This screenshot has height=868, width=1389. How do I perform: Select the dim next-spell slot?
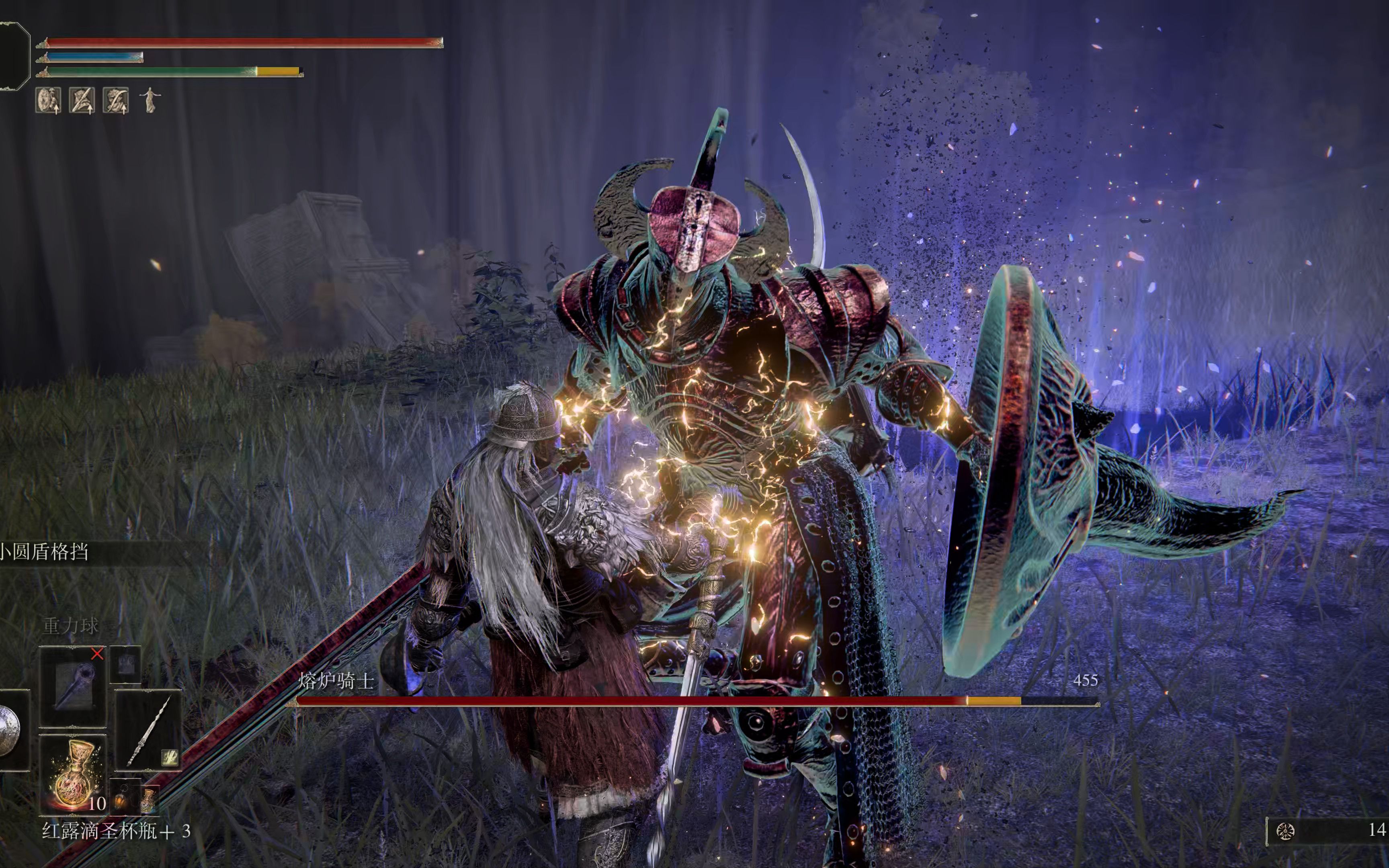pos(125,665)
